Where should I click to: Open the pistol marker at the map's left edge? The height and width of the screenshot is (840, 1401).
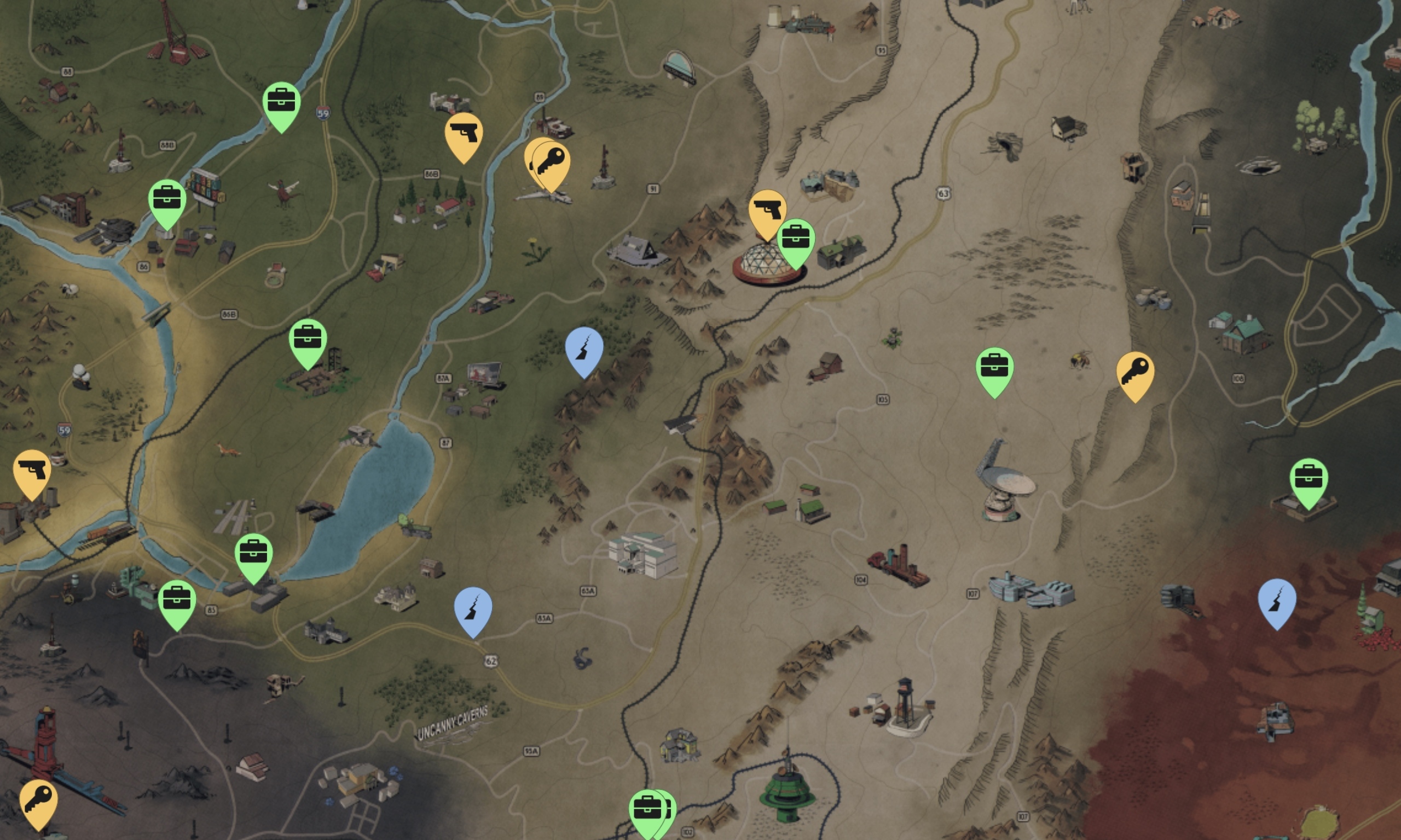point(32,470)
